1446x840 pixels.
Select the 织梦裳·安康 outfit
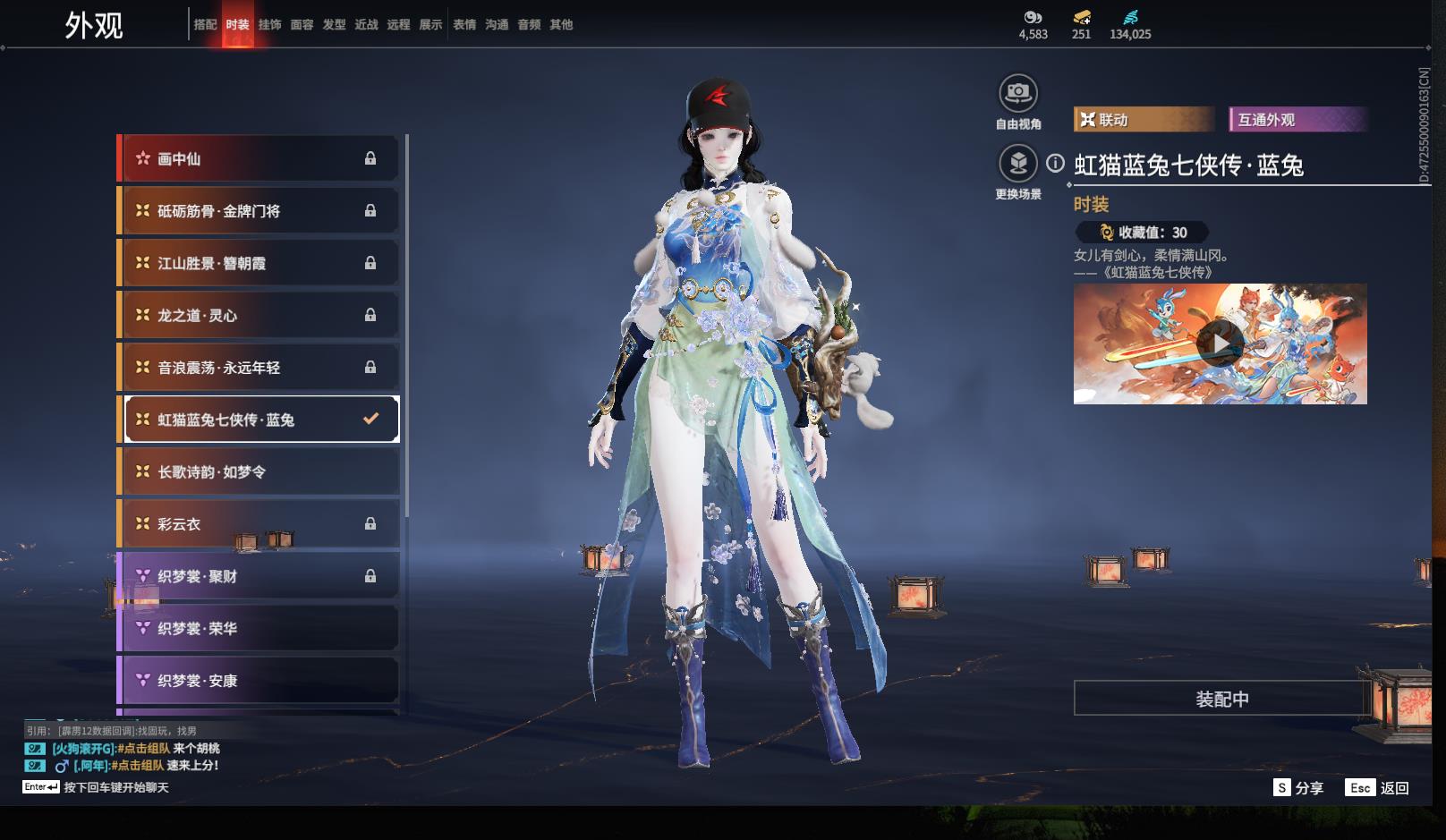click(x=259, y=681)
